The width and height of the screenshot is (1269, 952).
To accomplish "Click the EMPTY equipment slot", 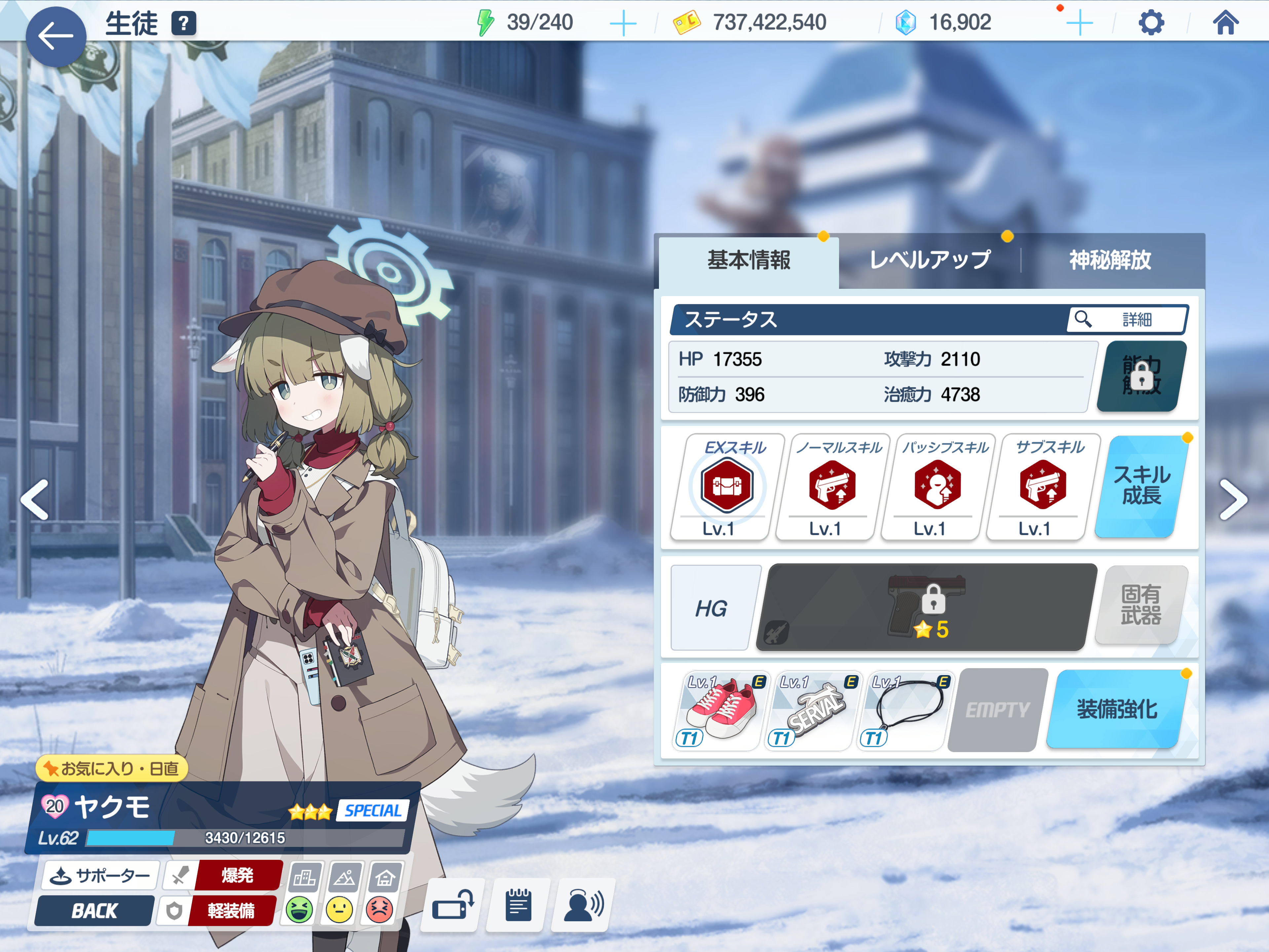I will coord(997,710).
